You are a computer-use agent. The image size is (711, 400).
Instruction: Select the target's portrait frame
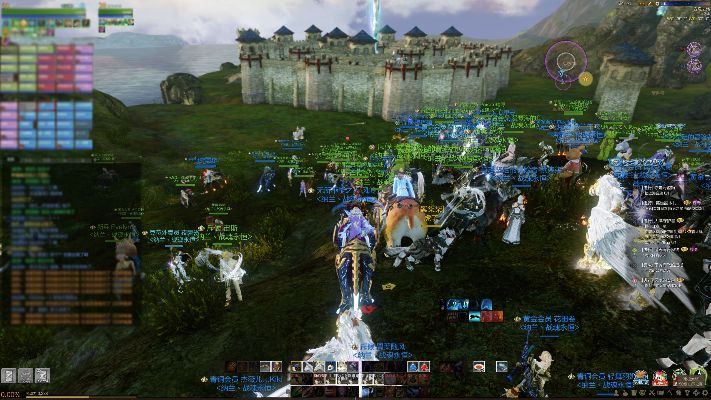(115, 15)
